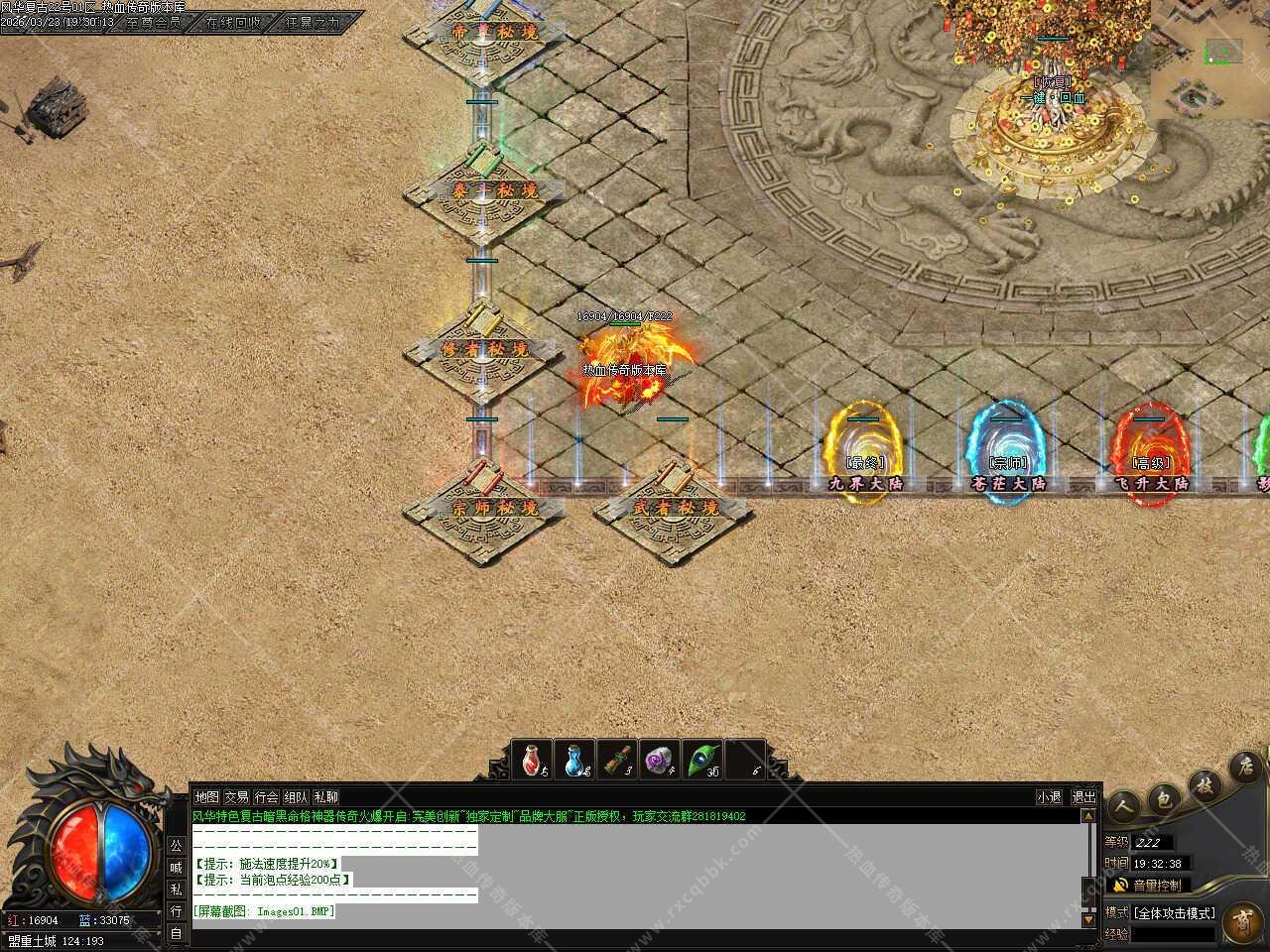Open the 私聊 private chat tab
Viewport: 1270px width, 952px height.
pyautogui.click(x=325, y=796)
